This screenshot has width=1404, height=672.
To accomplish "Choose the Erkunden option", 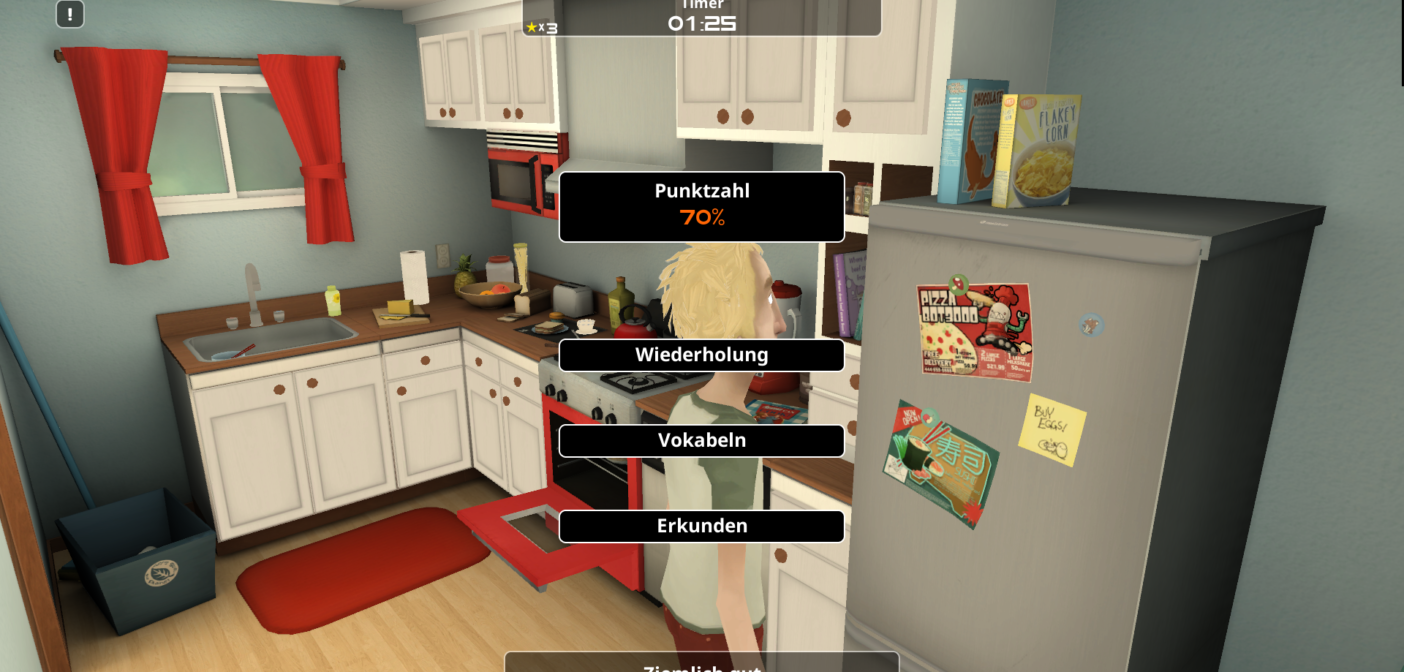I will coord(701,526).
